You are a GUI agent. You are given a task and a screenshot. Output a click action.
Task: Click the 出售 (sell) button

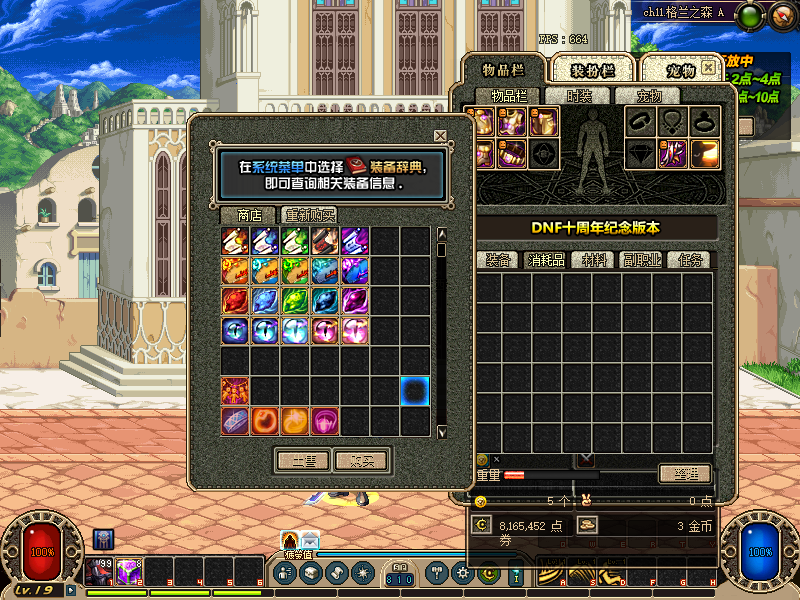point(303,461)
